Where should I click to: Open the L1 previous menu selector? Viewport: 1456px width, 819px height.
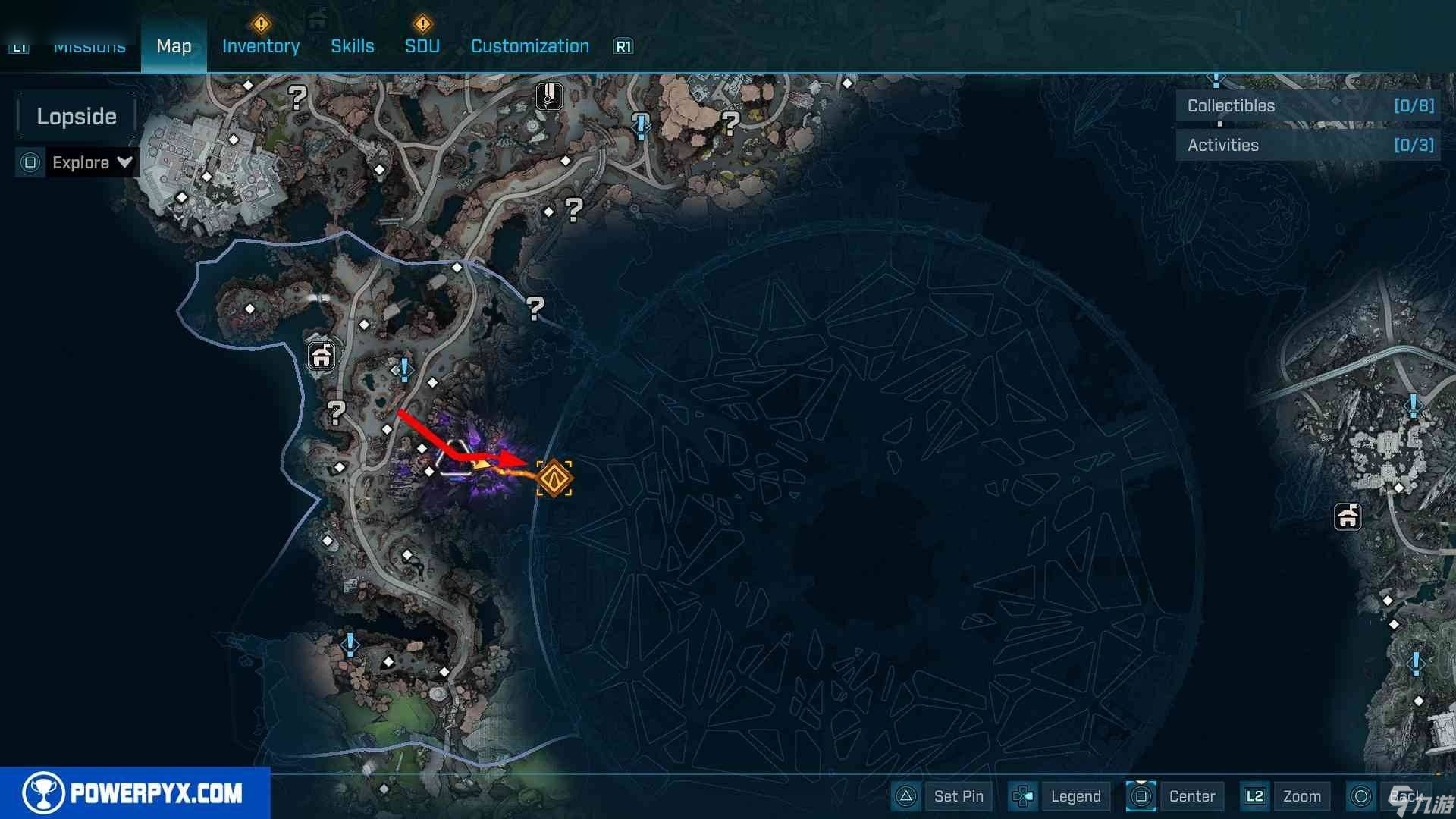coord(20,47)
